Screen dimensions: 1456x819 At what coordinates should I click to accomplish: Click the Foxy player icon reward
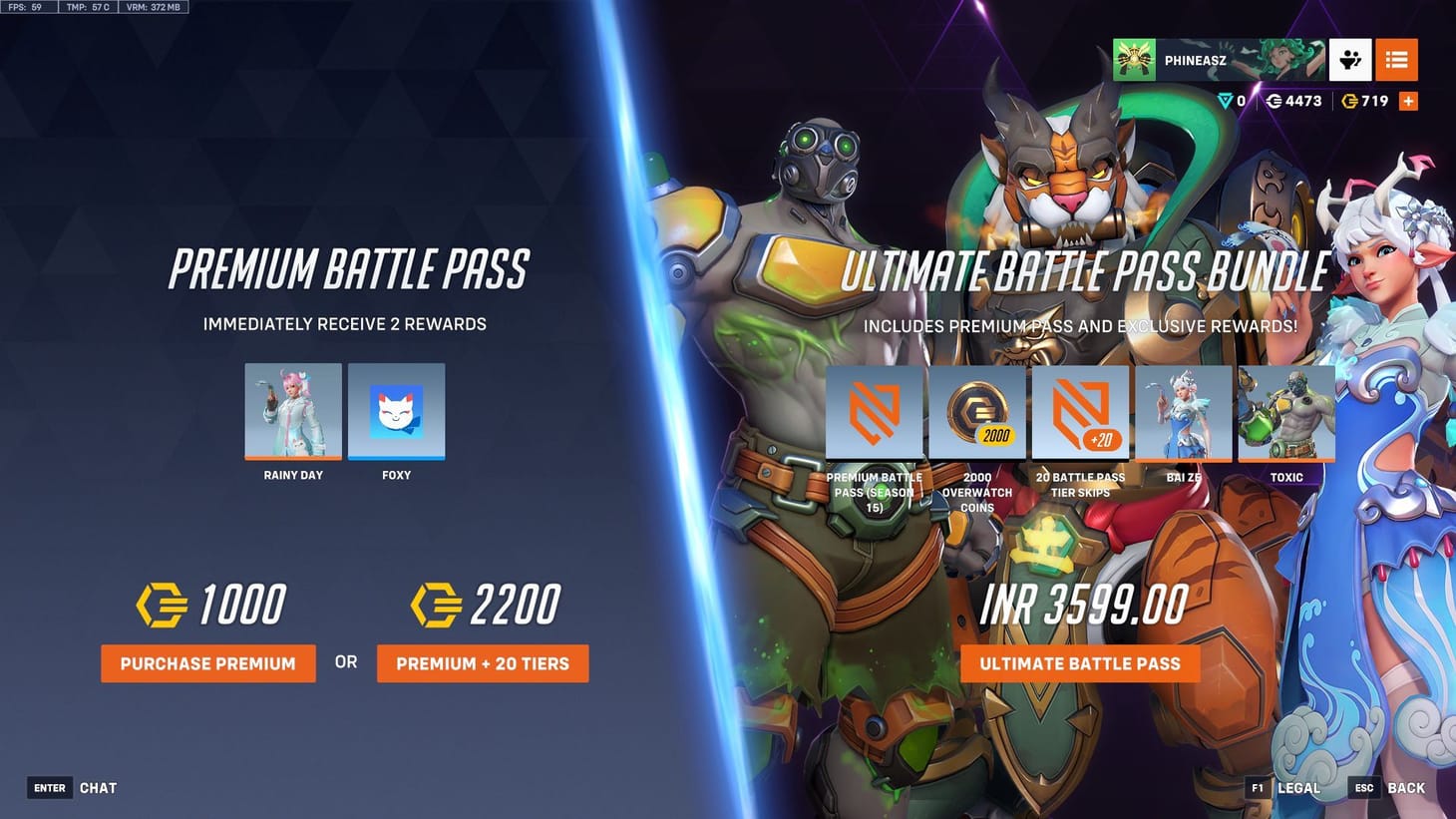396,409
